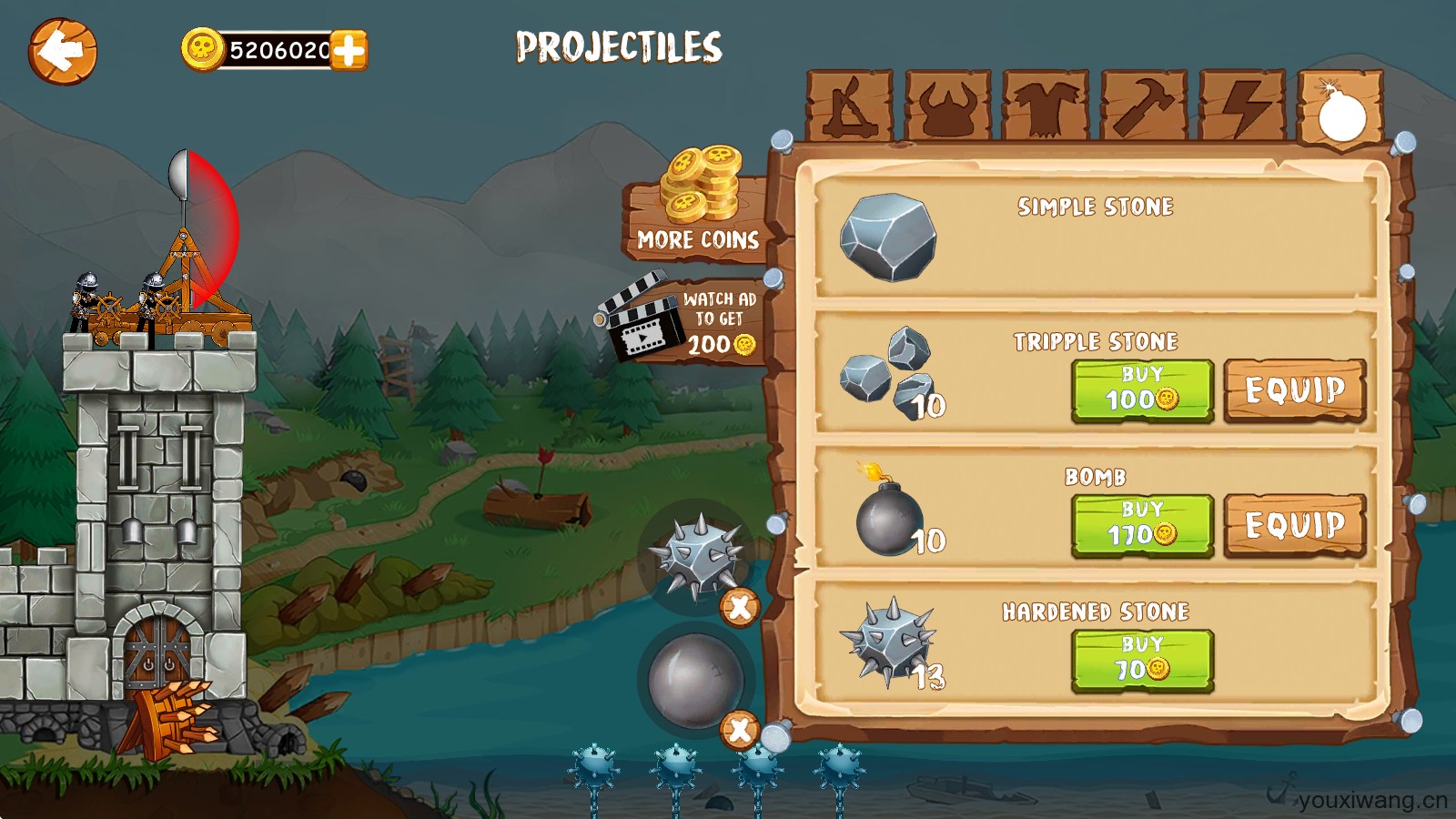The image size is (1456, 819).
Task: Buy Hardened Stone for 70 coins
Action: click(1142, 660)
